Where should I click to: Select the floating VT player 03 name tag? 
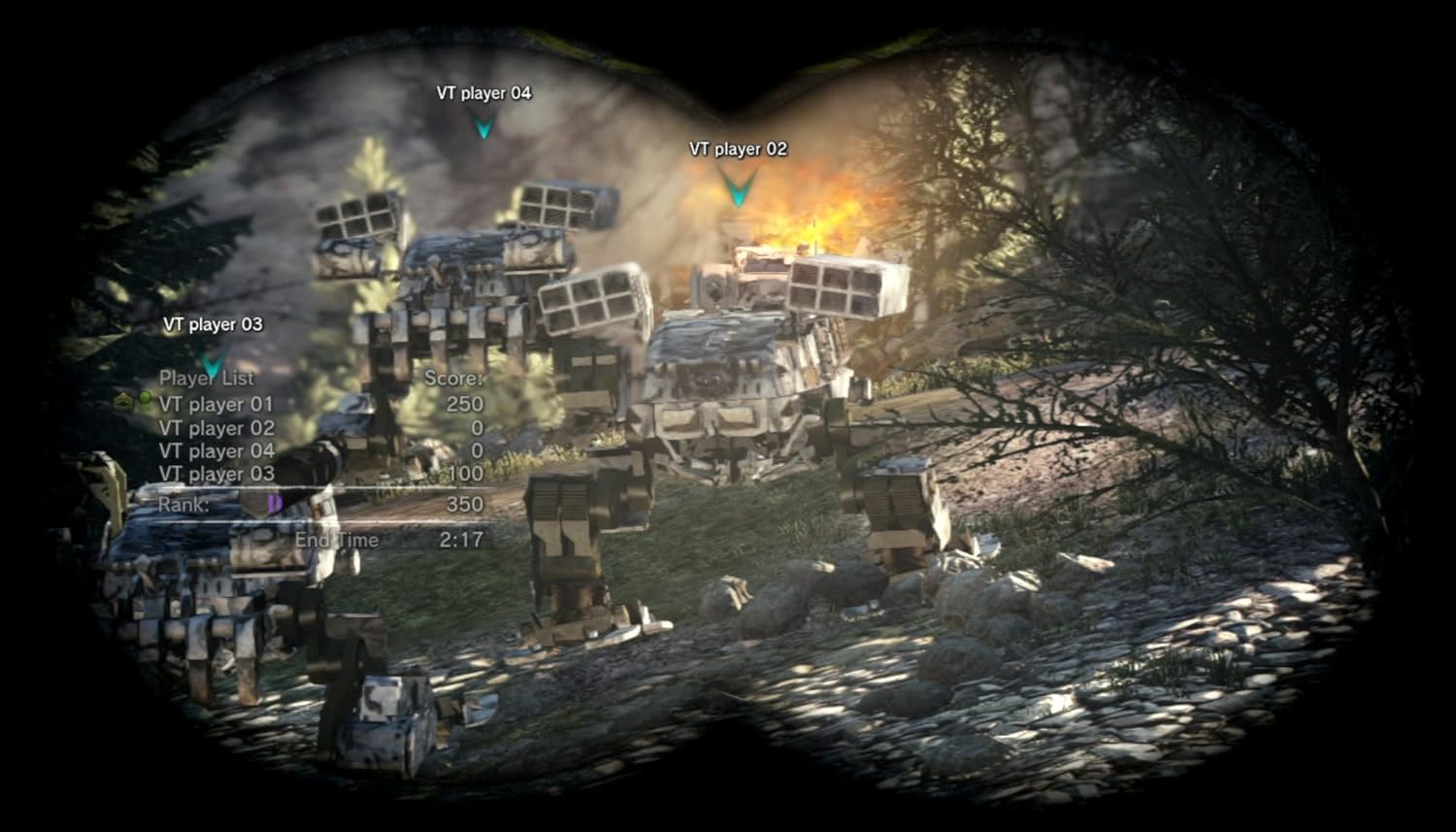[x=213, y=324]
